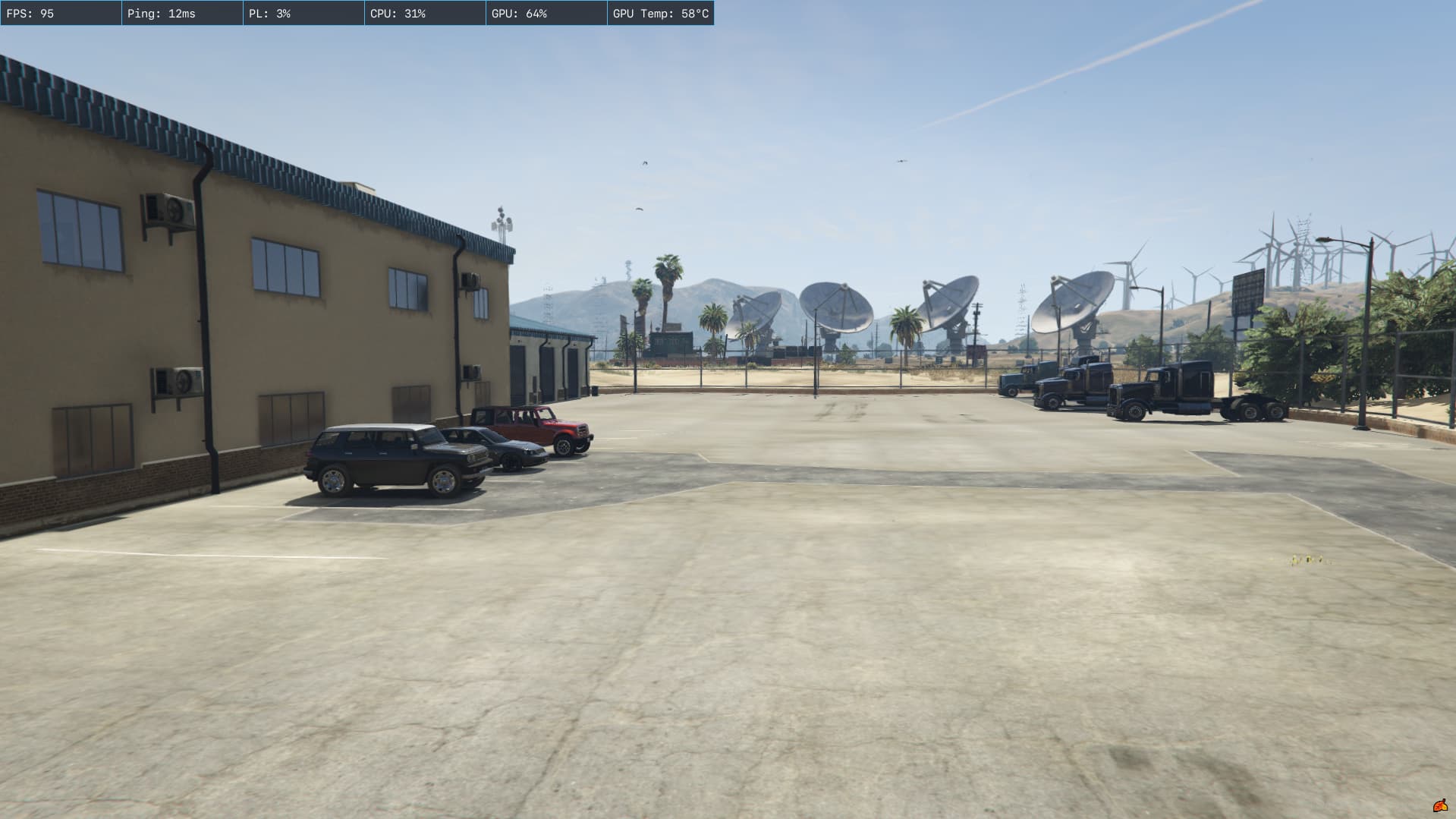The image size is (1456, 819).
Task: Click the billboard near the right-side fence
Action: click(x=1248, y=292)
